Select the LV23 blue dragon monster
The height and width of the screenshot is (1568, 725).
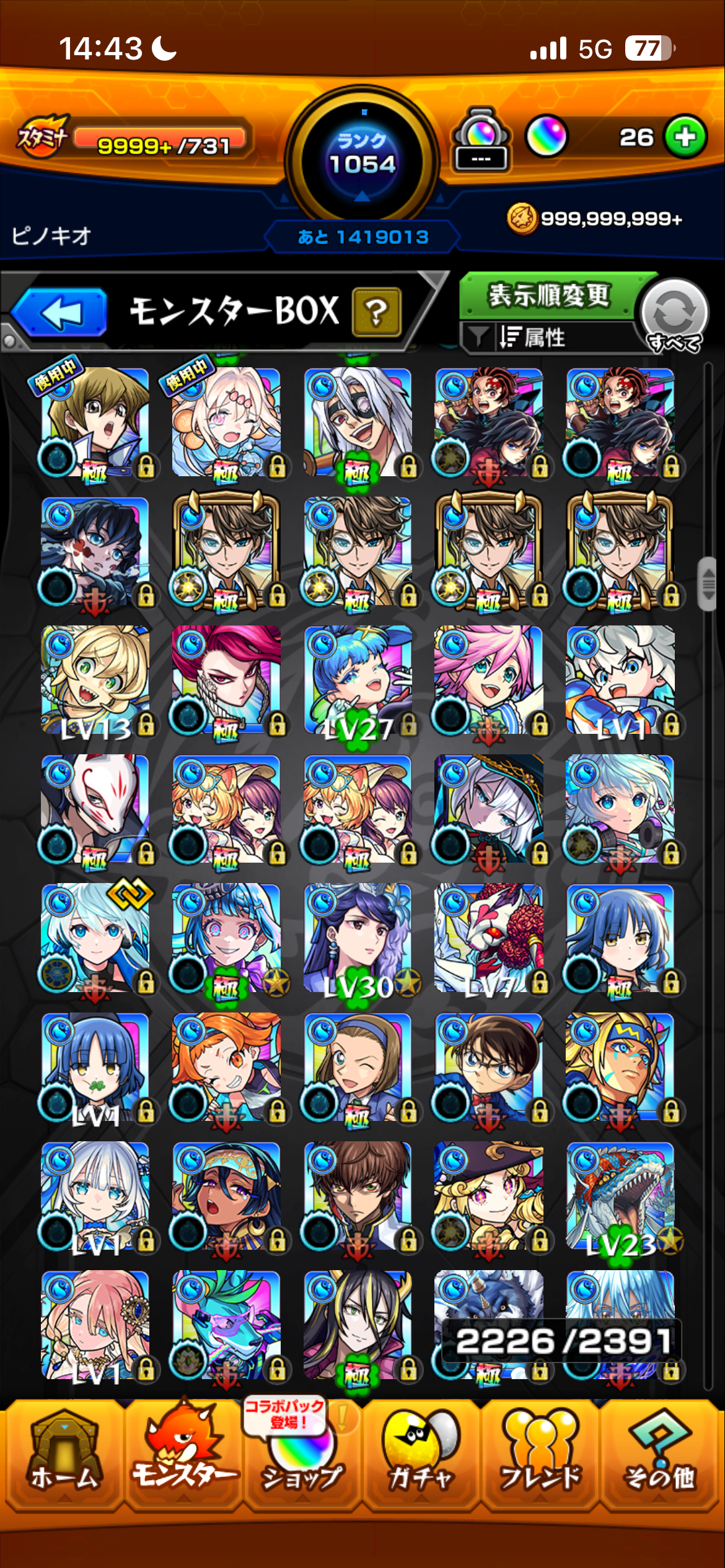[x=620, y=1195]
